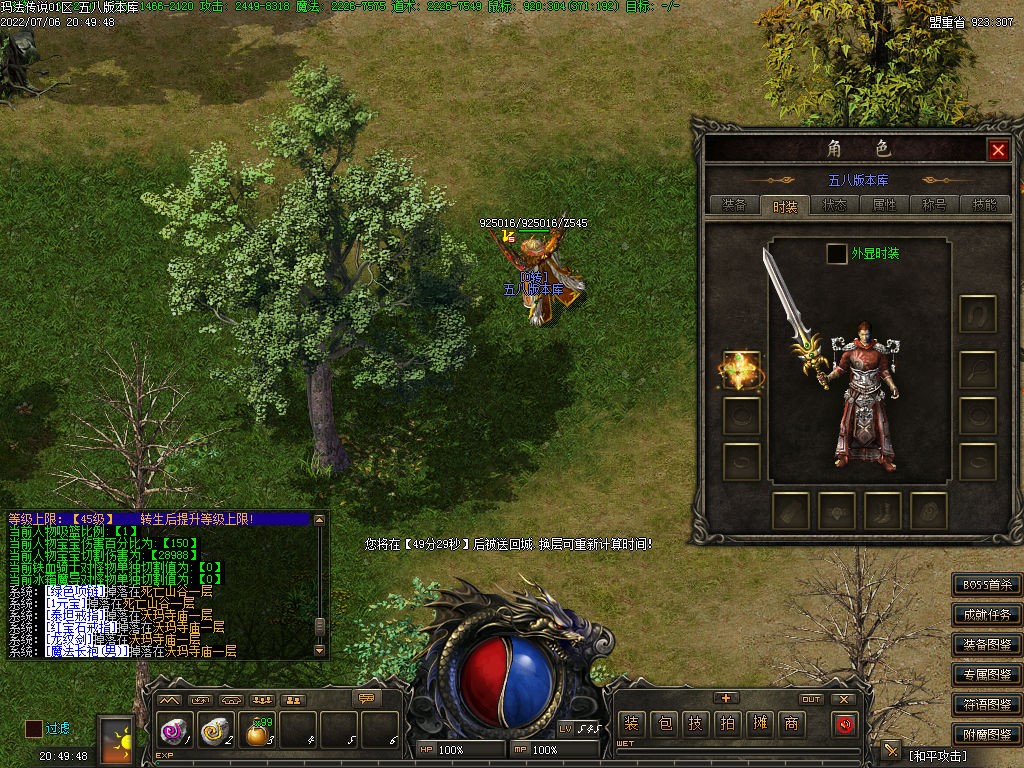Open the 专属图鉴 exclusive codex
The image size is (1024, 768).
click(986, 675)
